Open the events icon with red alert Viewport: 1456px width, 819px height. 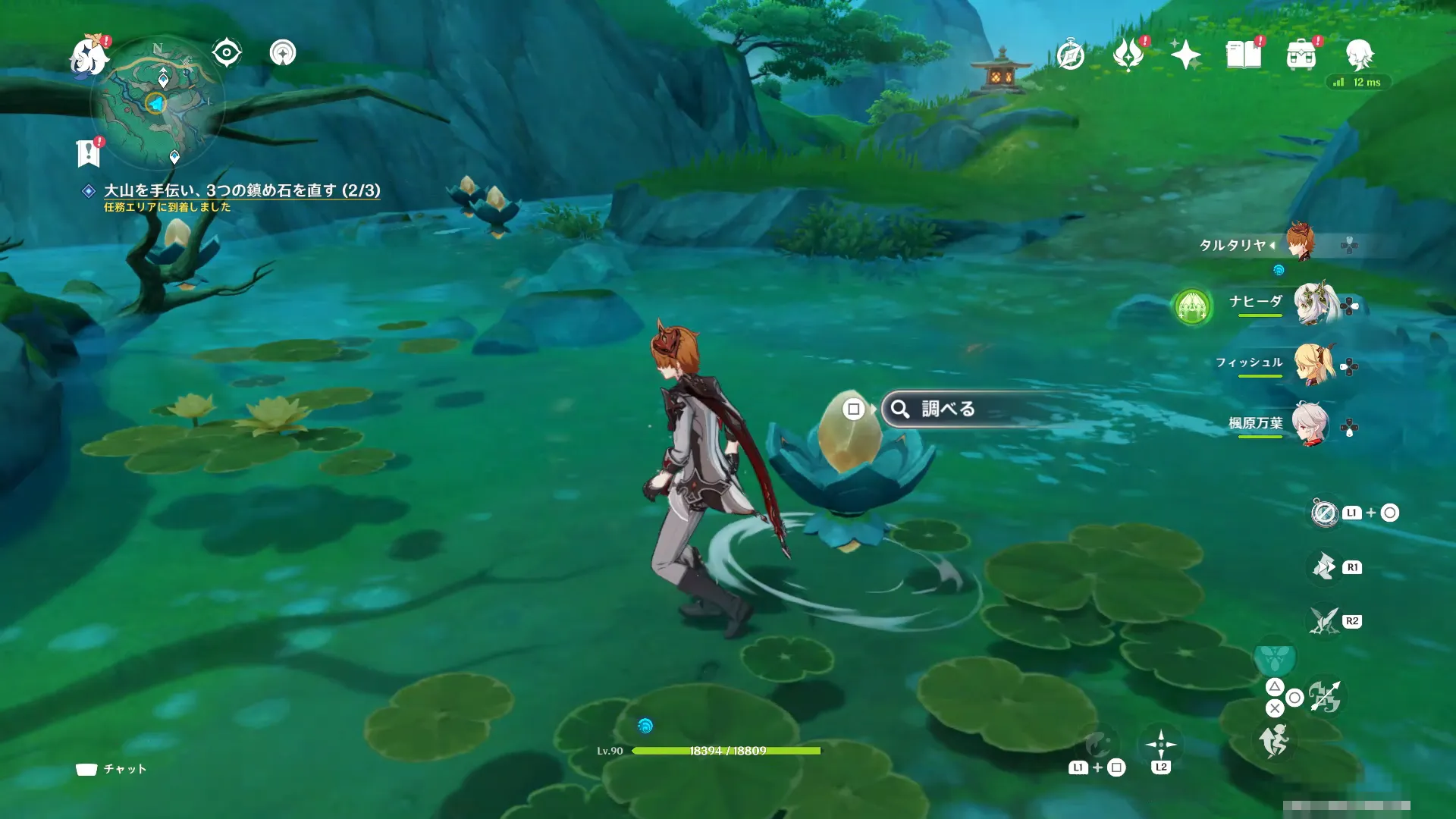point(1128,55)
